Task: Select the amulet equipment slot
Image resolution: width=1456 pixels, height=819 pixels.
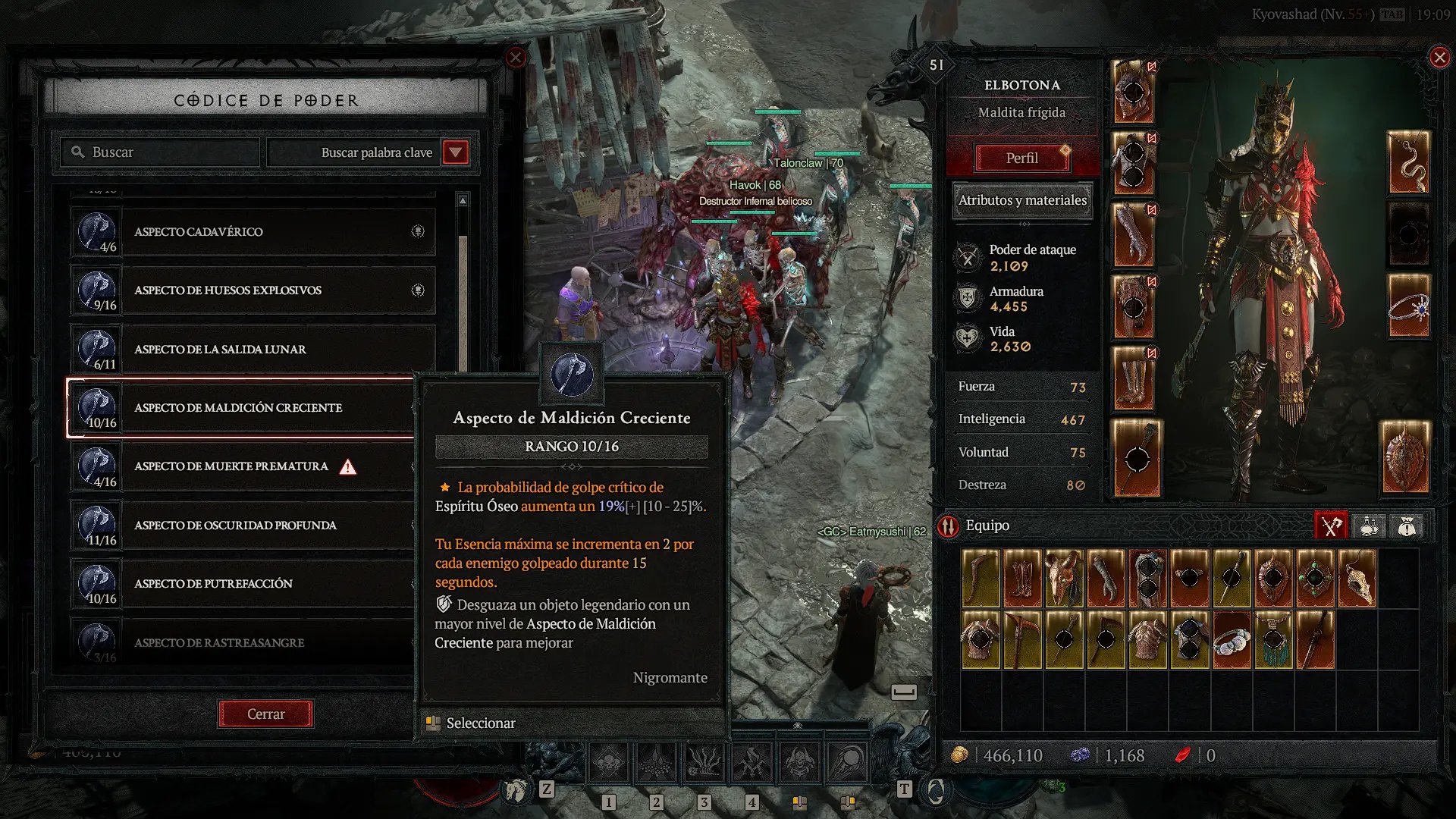Action: 1408,163
